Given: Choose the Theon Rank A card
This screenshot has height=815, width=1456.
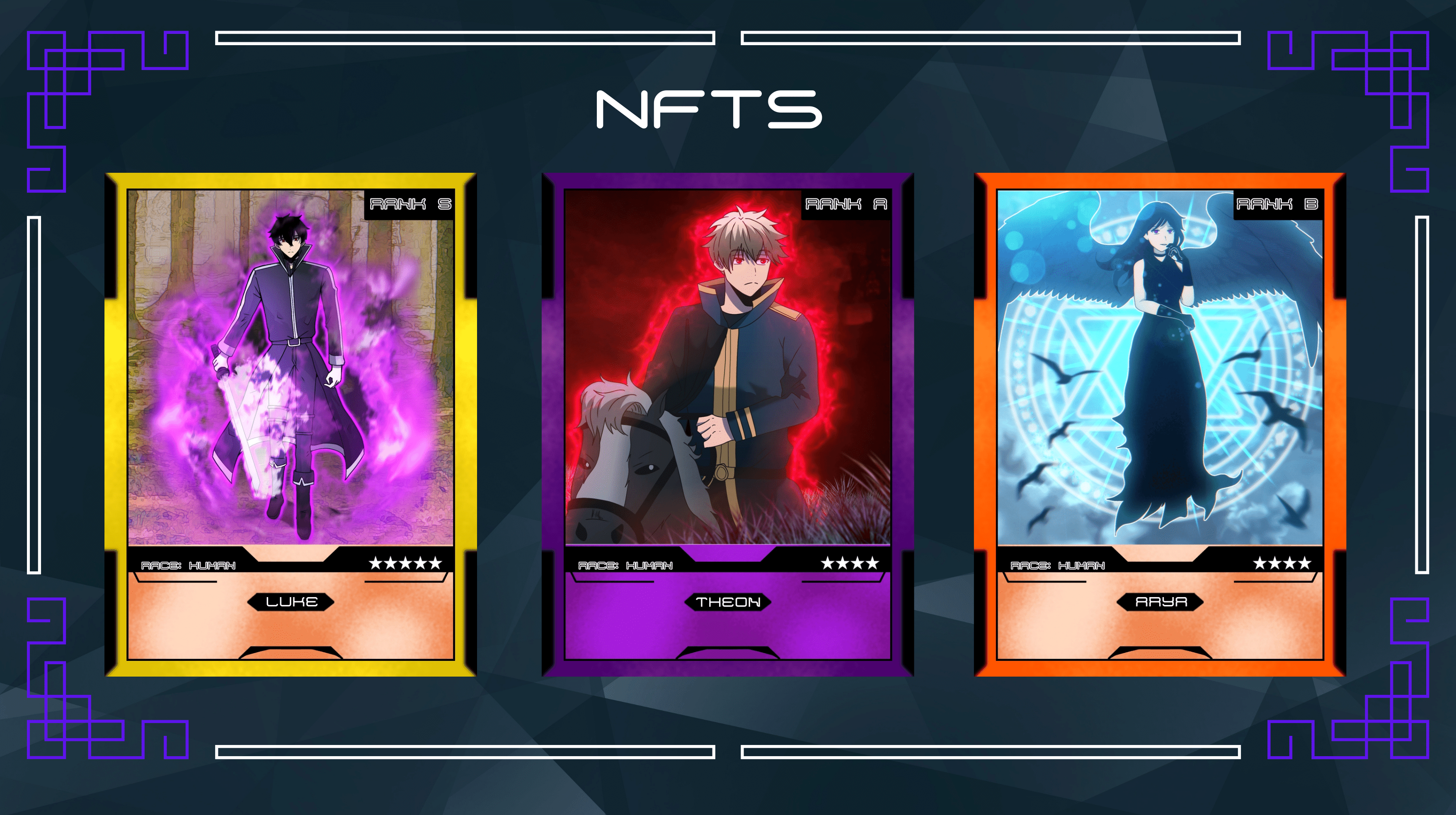Looking at the screenshot, I should [727, 424].
